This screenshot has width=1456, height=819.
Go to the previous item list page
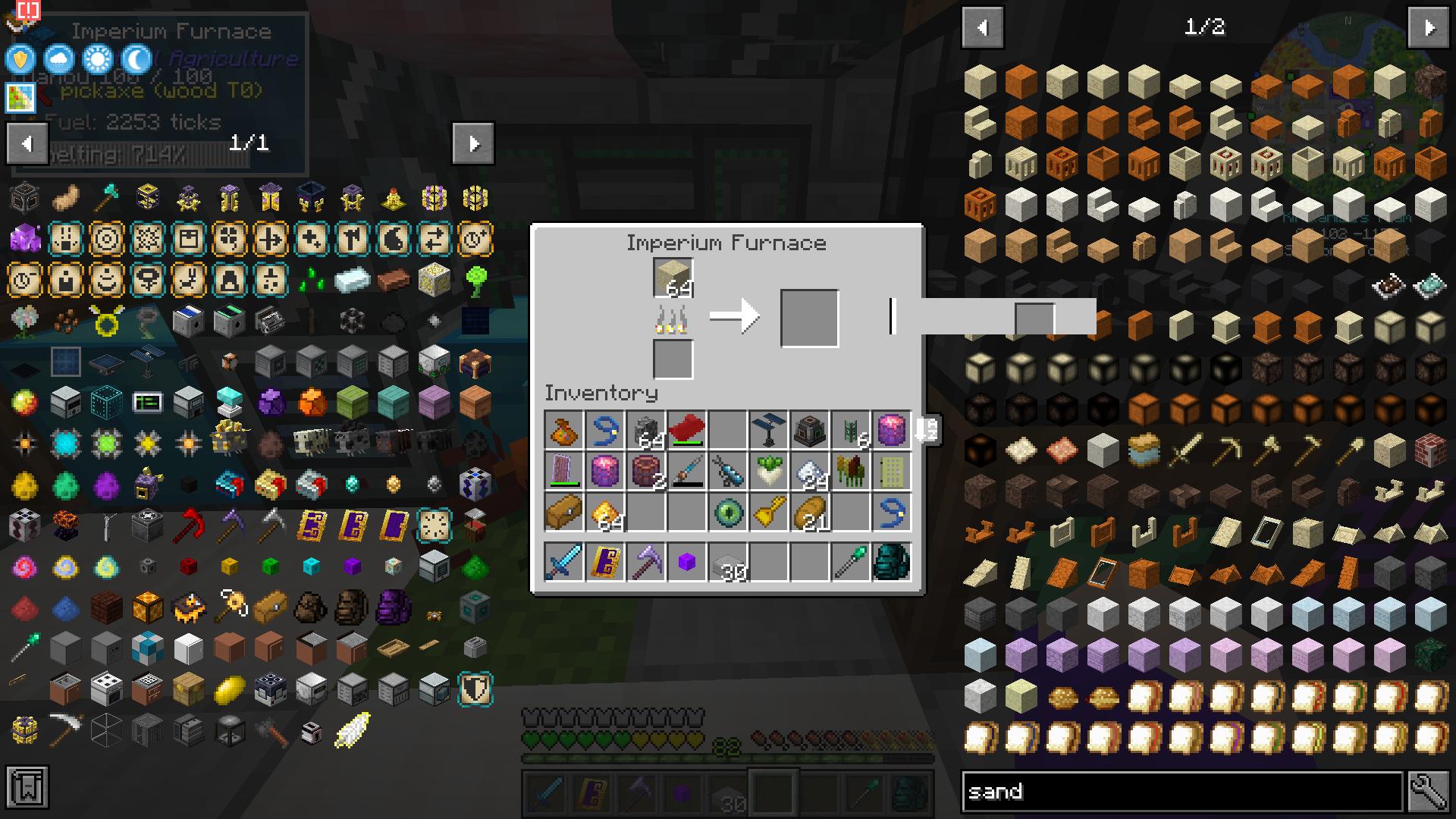[x=981, y=27]
